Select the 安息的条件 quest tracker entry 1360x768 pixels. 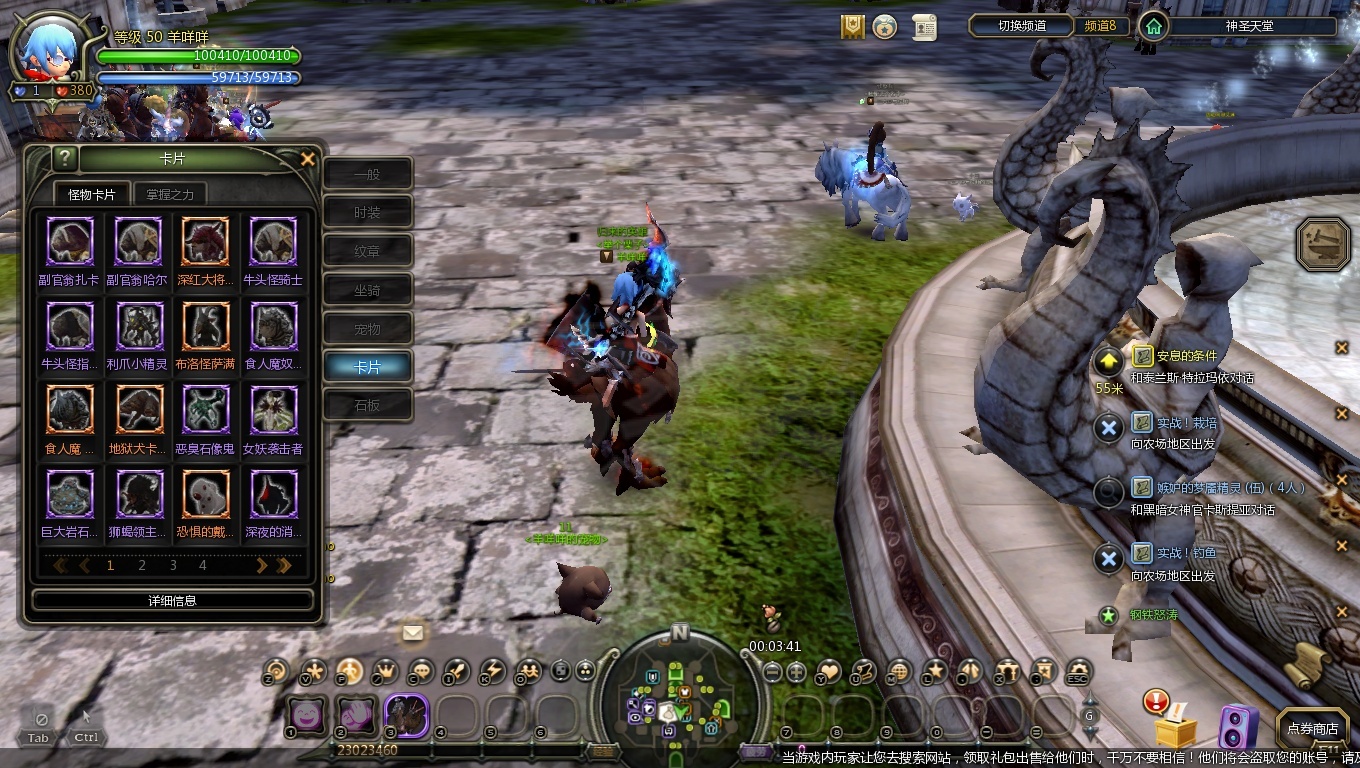[x=1187, y=356]
